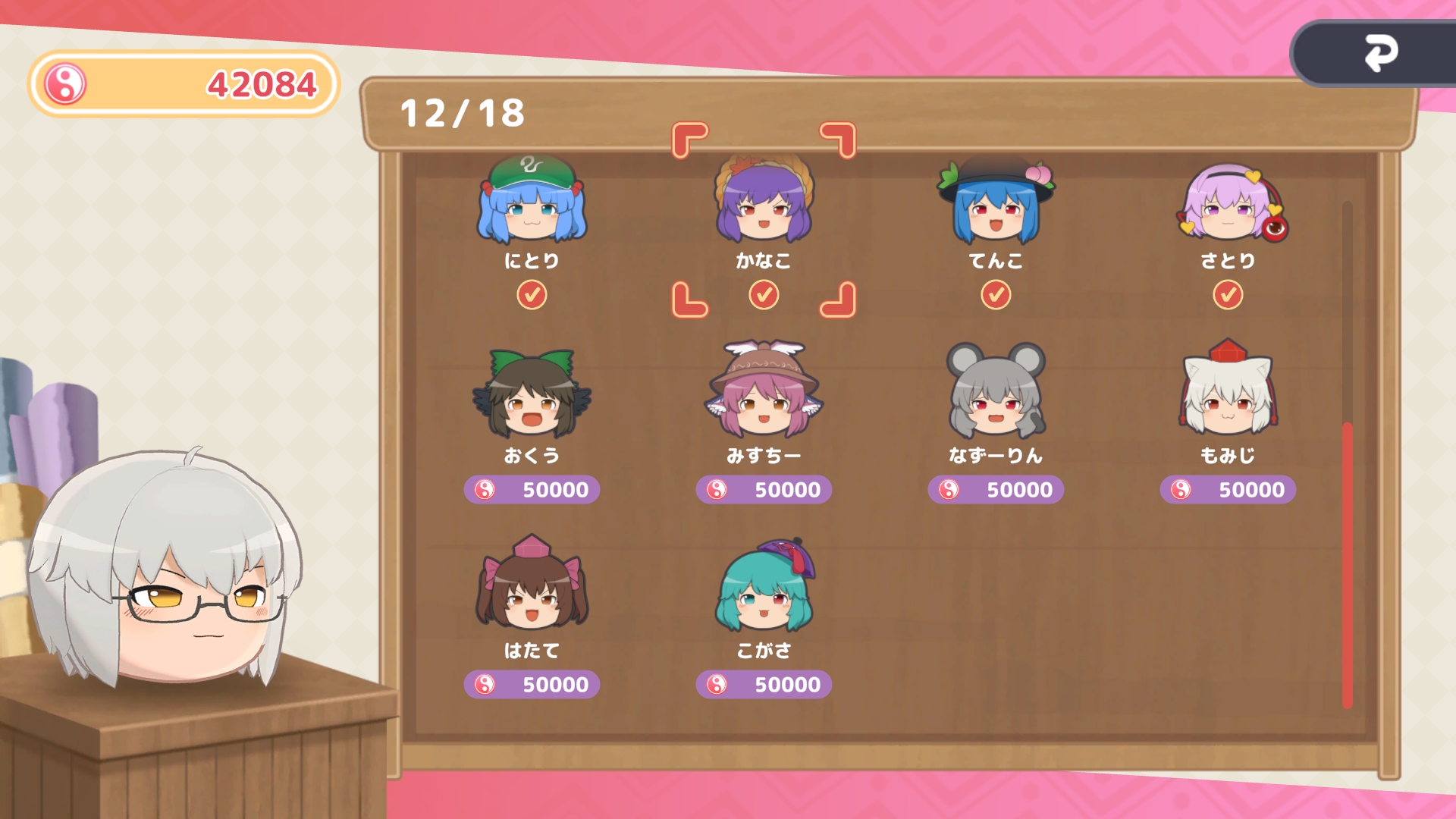Click the checkmark under にとり
This screenshot has height=819, width=1456.
533,296
